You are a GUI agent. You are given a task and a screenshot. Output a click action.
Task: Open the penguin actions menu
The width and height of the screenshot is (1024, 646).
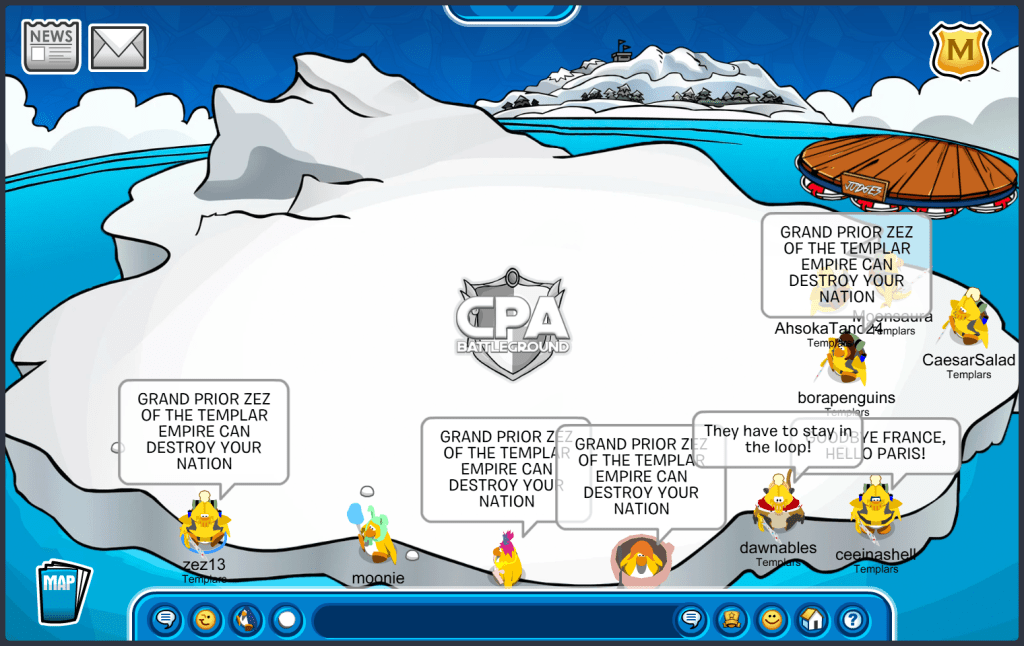(x=246, y=621)
